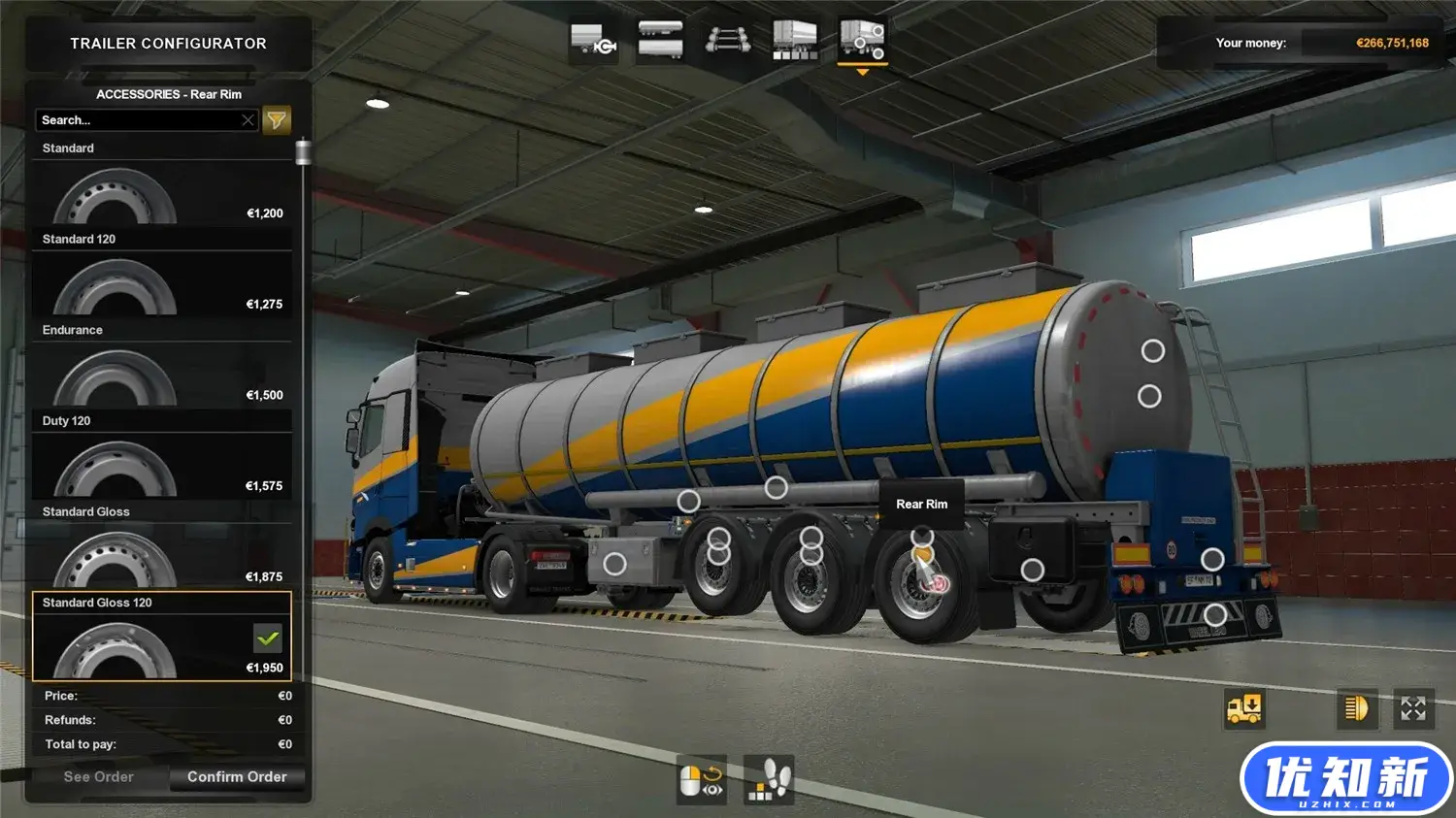The height and width of the screenshot is (818, 1456).
Task: Open the trailer paint colour tab
Action: (794, 41)
